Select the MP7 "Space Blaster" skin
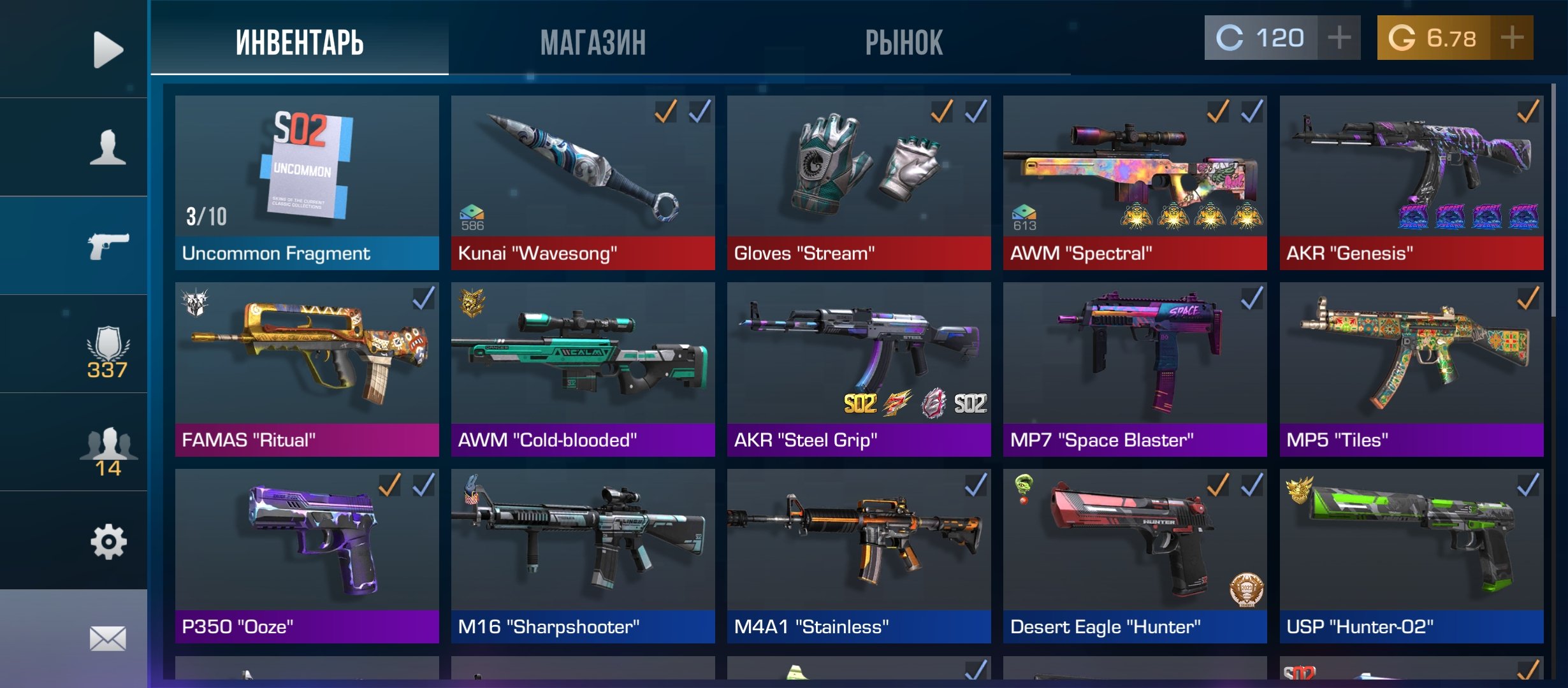Viewport: 1568px width, 688px height. point(1135,369)
